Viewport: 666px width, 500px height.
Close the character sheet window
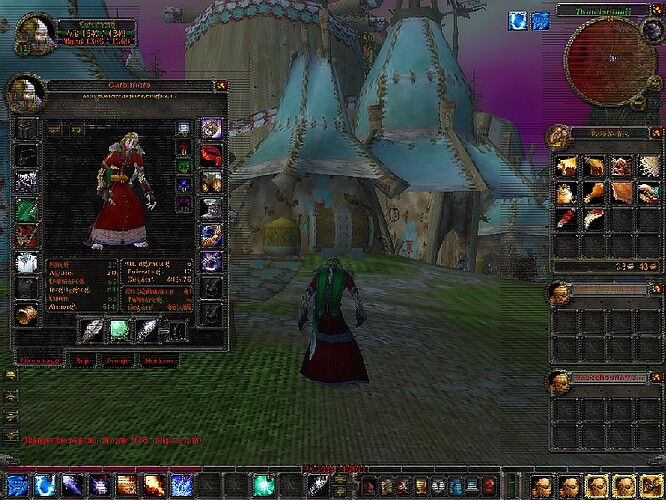(x=221, y=85)
